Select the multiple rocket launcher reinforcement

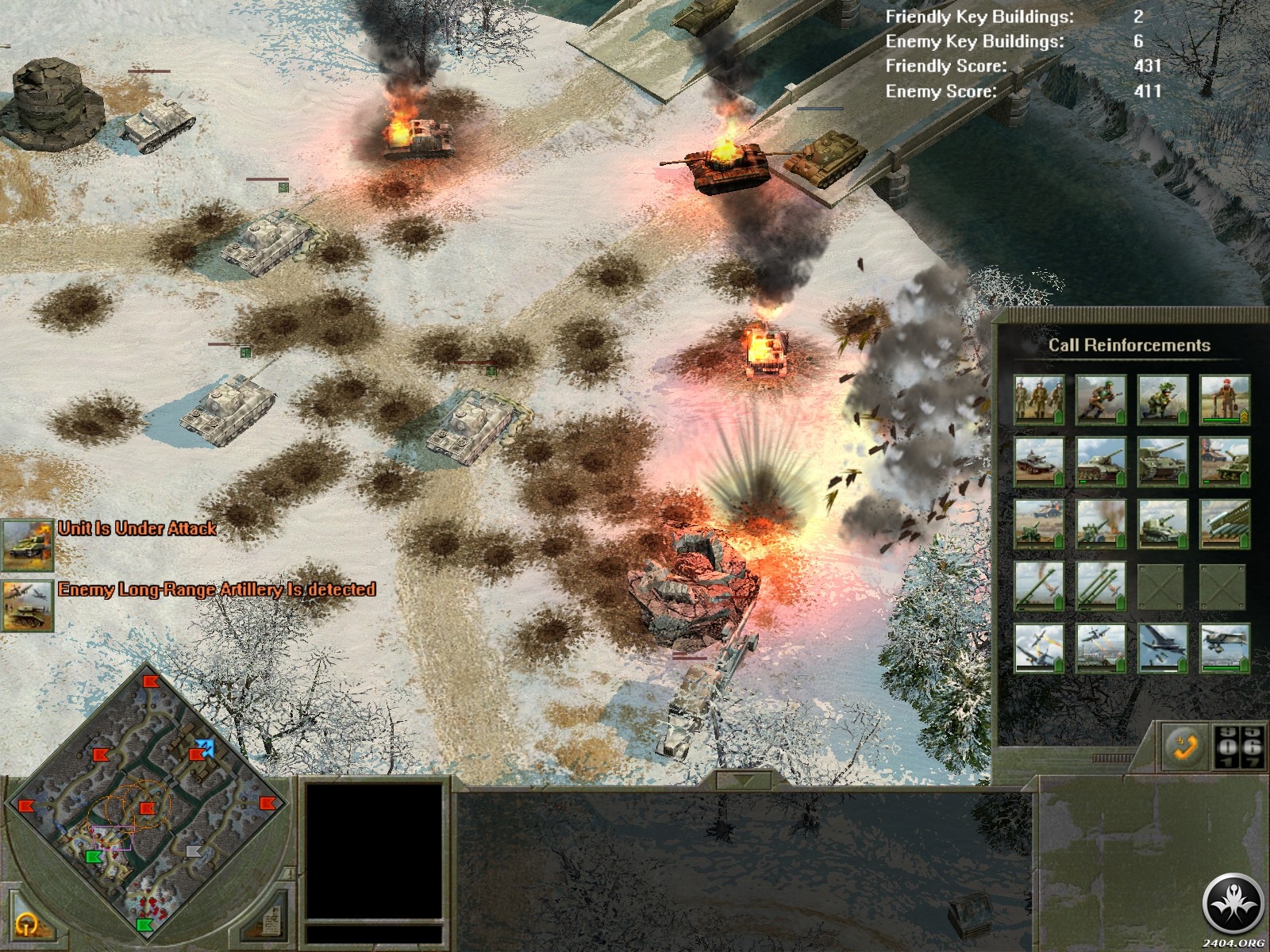[1224, 524]
